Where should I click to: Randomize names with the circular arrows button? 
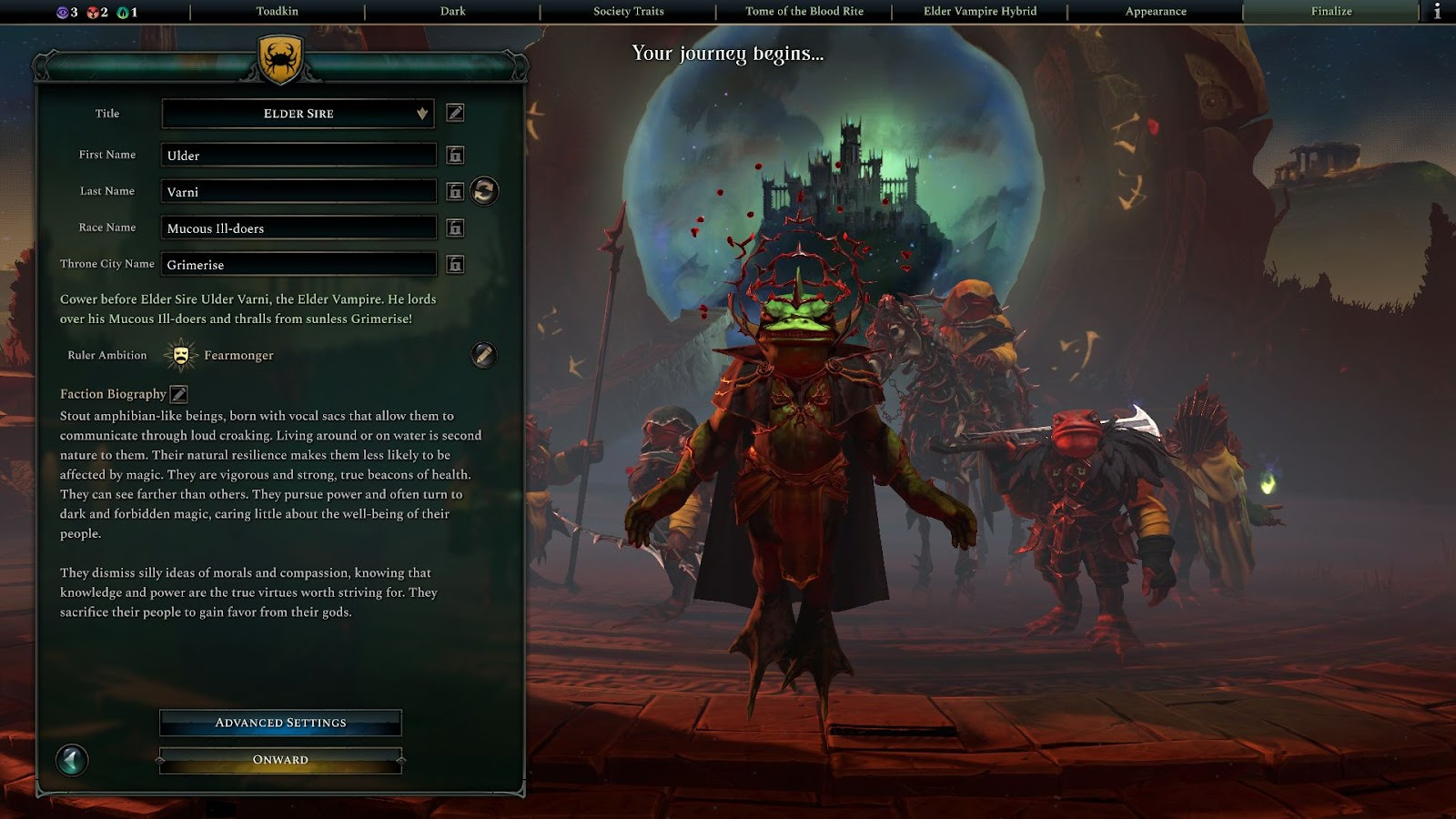click(x=484, y=191)
